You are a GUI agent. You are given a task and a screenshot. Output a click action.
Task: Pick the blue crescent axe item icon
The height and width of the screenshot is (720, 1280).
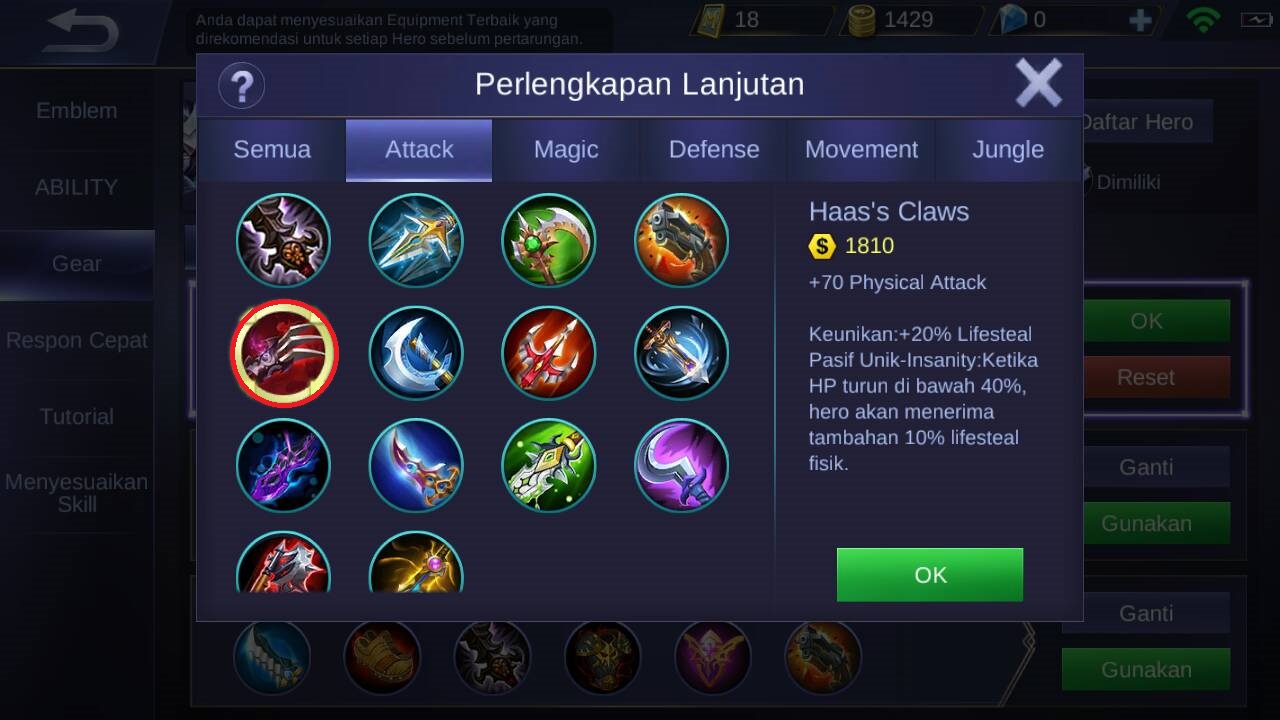click(416, 353)
